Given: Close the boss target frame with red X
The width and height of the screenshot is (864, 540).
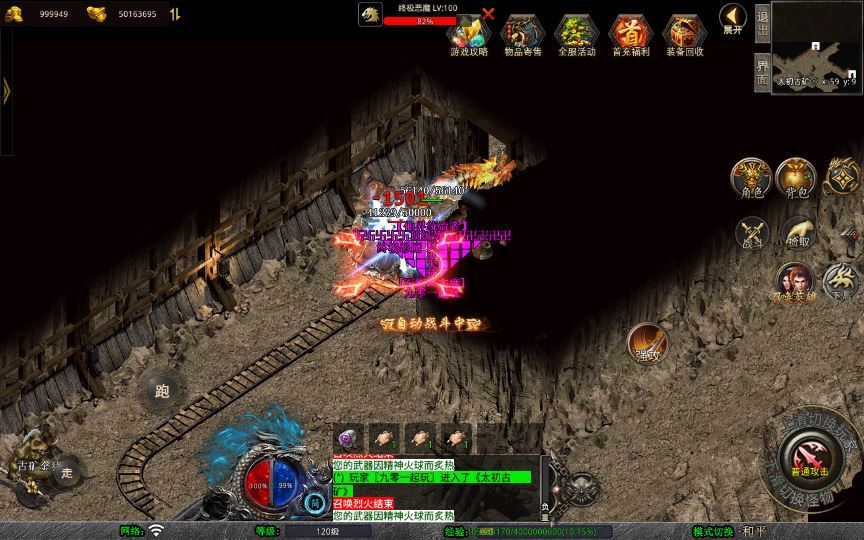Looking at the screenshot, I should pyautogui.click(x=488, y=14).
